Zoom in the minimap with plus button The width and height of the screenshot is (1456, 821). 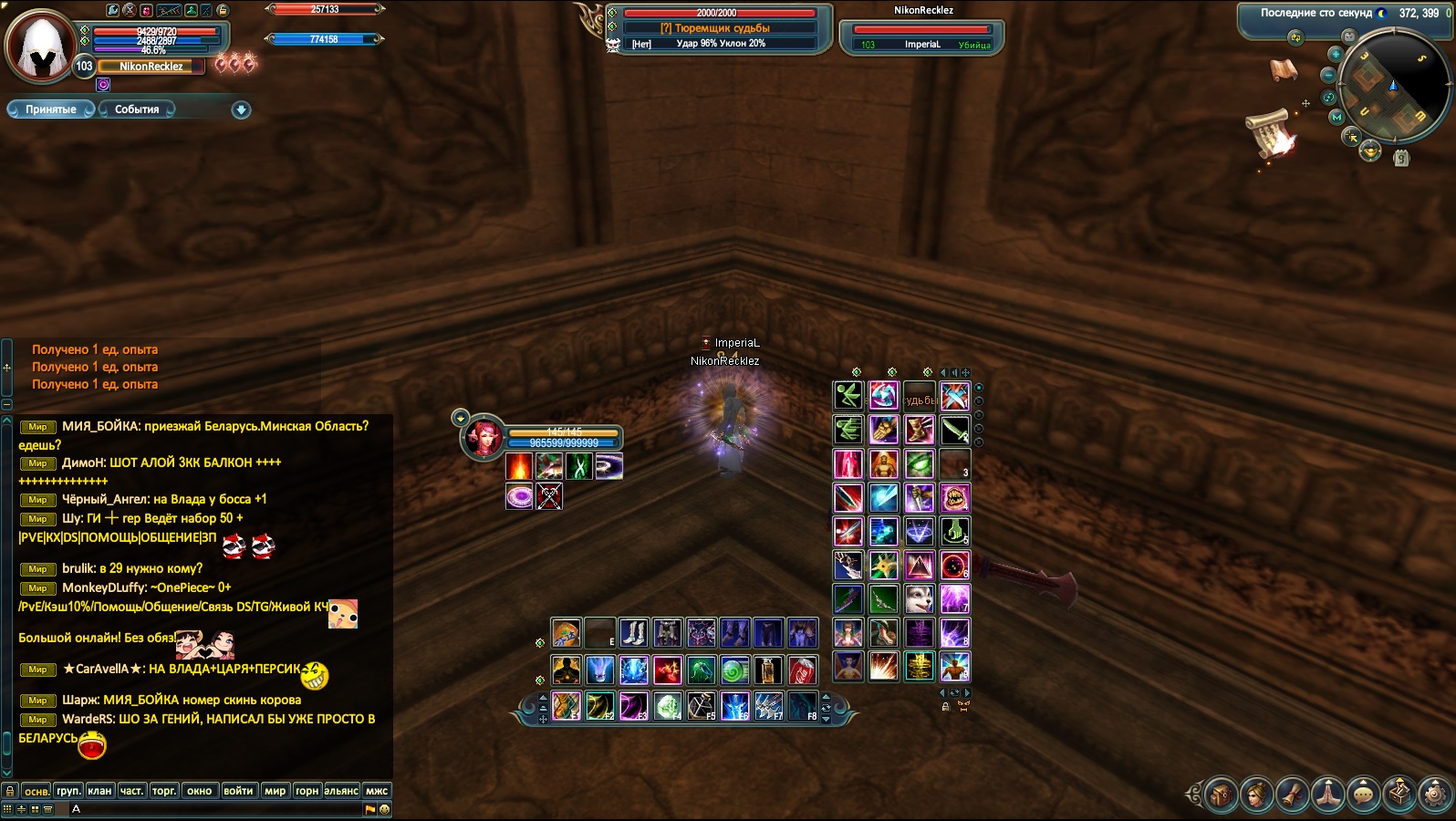pos(1335,55)
